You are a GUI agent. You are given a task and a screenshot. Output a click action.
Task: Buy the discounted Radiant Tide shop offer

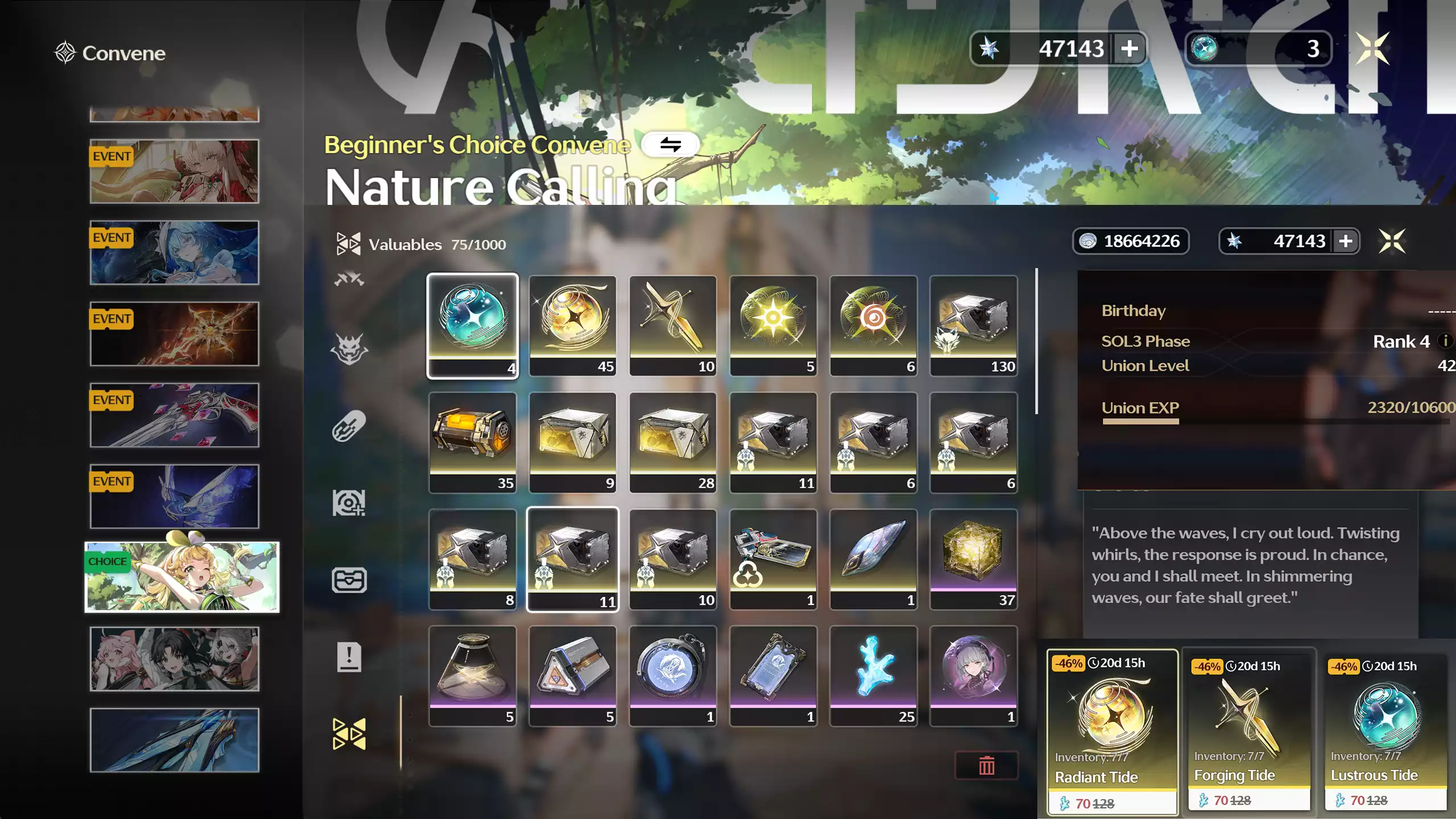tap(1112, 732)
